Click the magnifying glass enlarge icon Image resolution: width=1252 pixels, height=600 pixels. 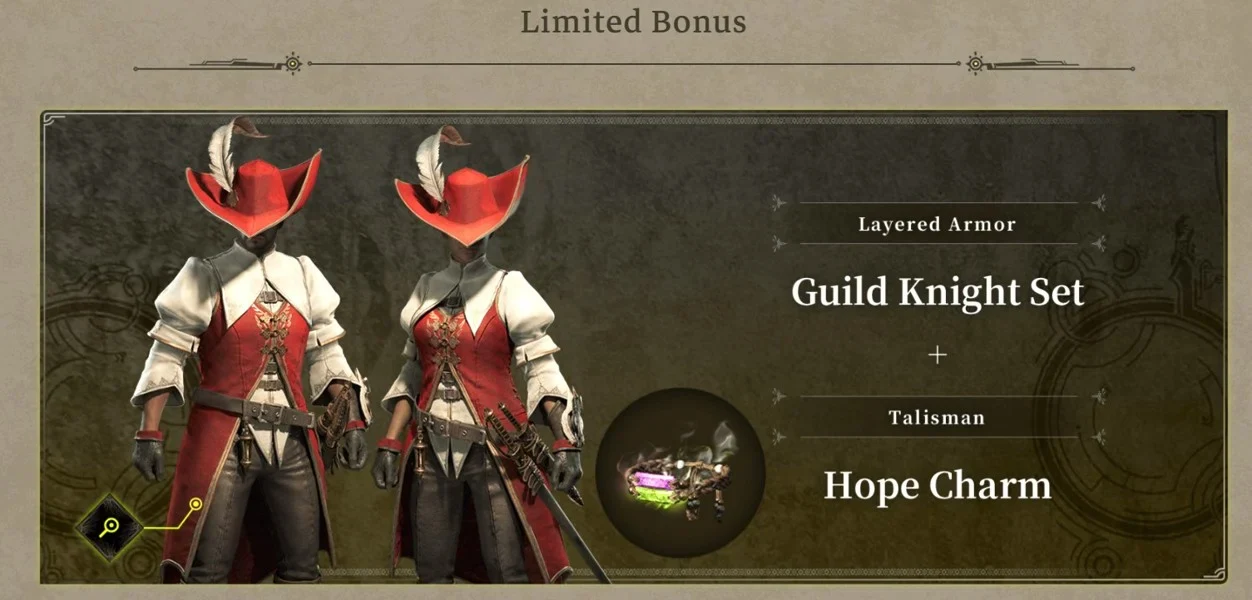point(110,525)
